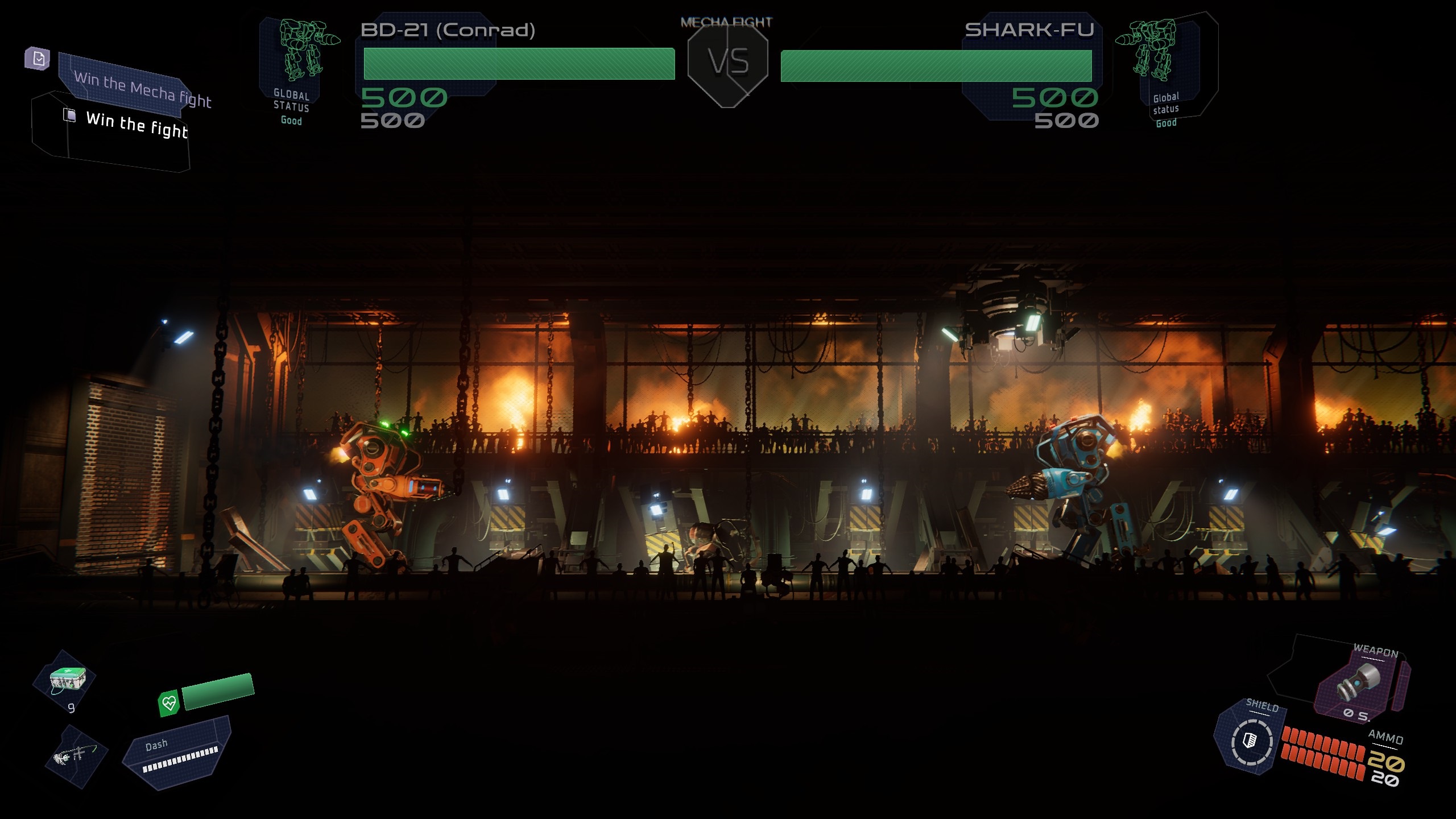This screenshot has width=1456, height=819.
Task: Click the quest log icon beside the objective
Action: [x=38, y=59]
